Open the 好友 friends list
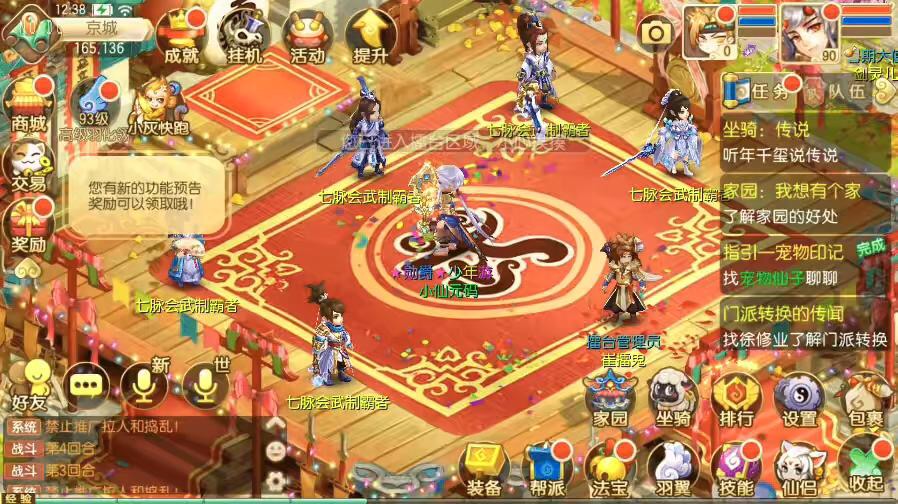Viewport: 898px width, 504px height. 30,386
